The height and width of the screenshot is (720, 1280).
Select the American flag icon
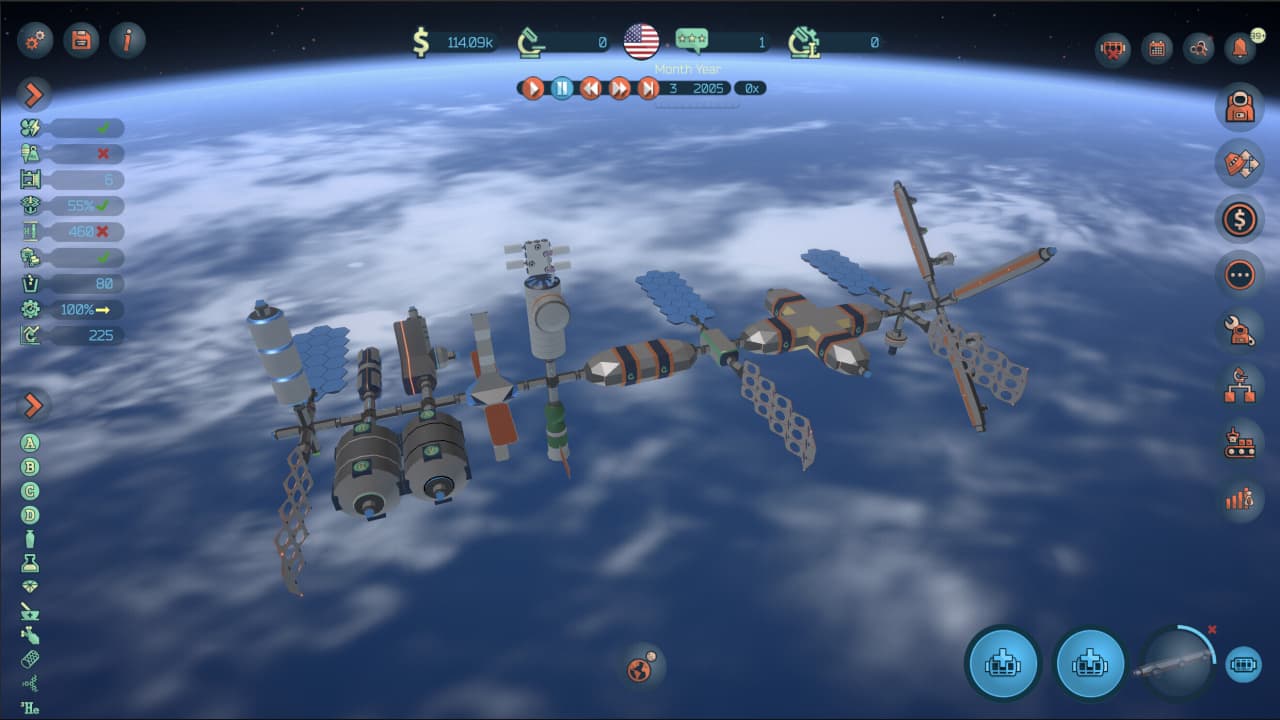(x=641, y=41)
